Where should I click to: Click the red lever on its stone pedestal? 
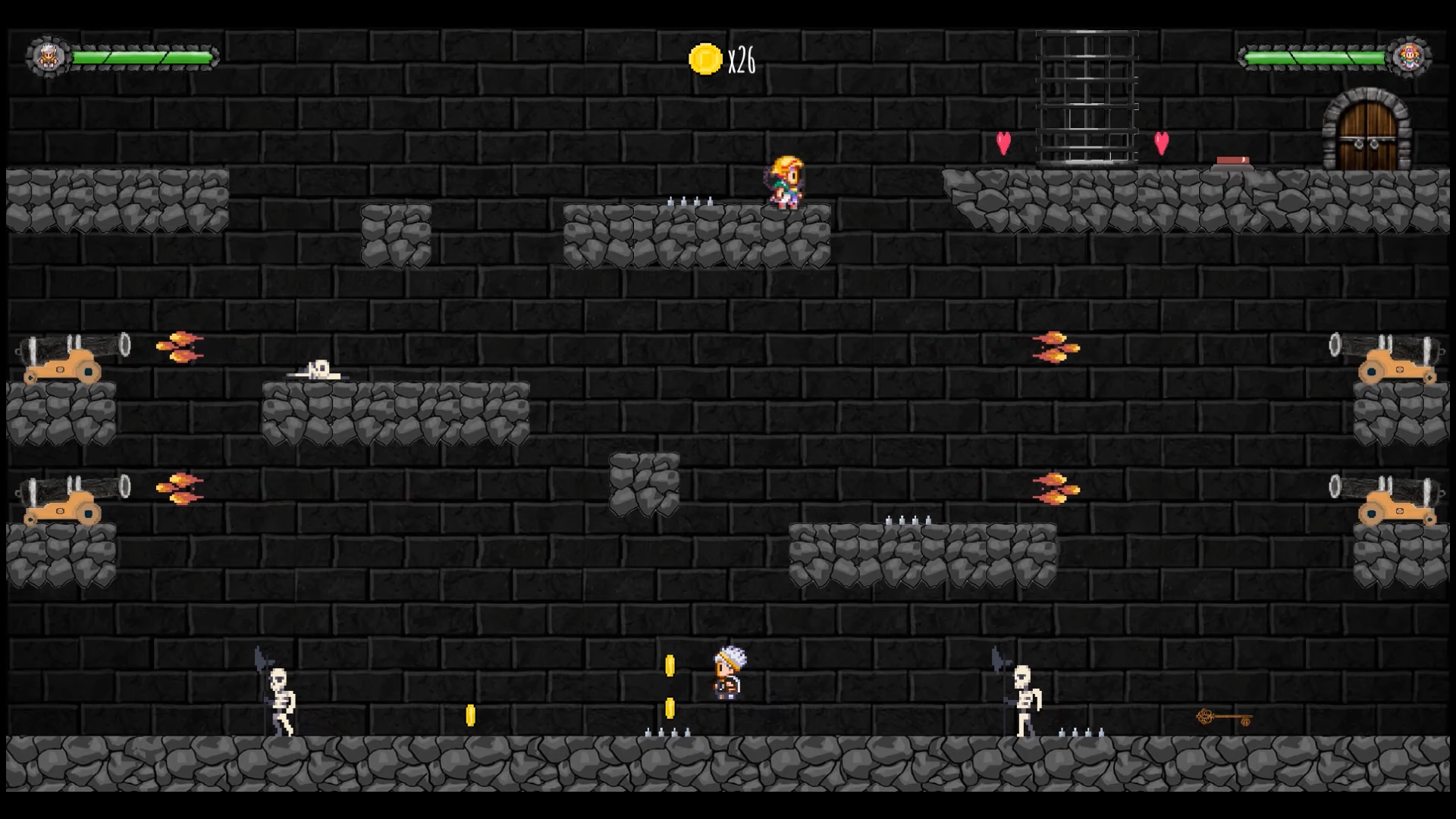click(x=1235, y=159)
